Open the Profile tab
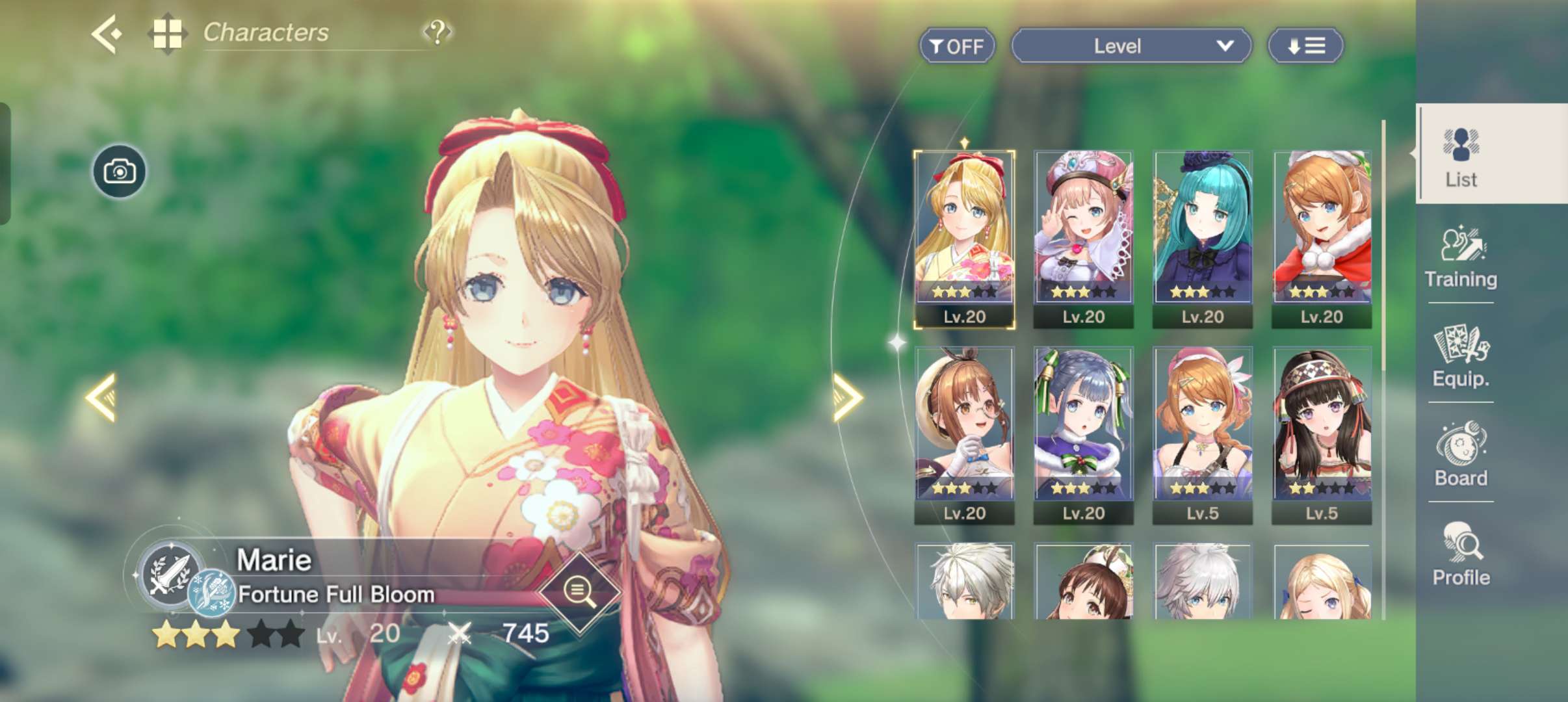Image resolution: width=1568 pixels, height=702 pixels. (1461, 556)
